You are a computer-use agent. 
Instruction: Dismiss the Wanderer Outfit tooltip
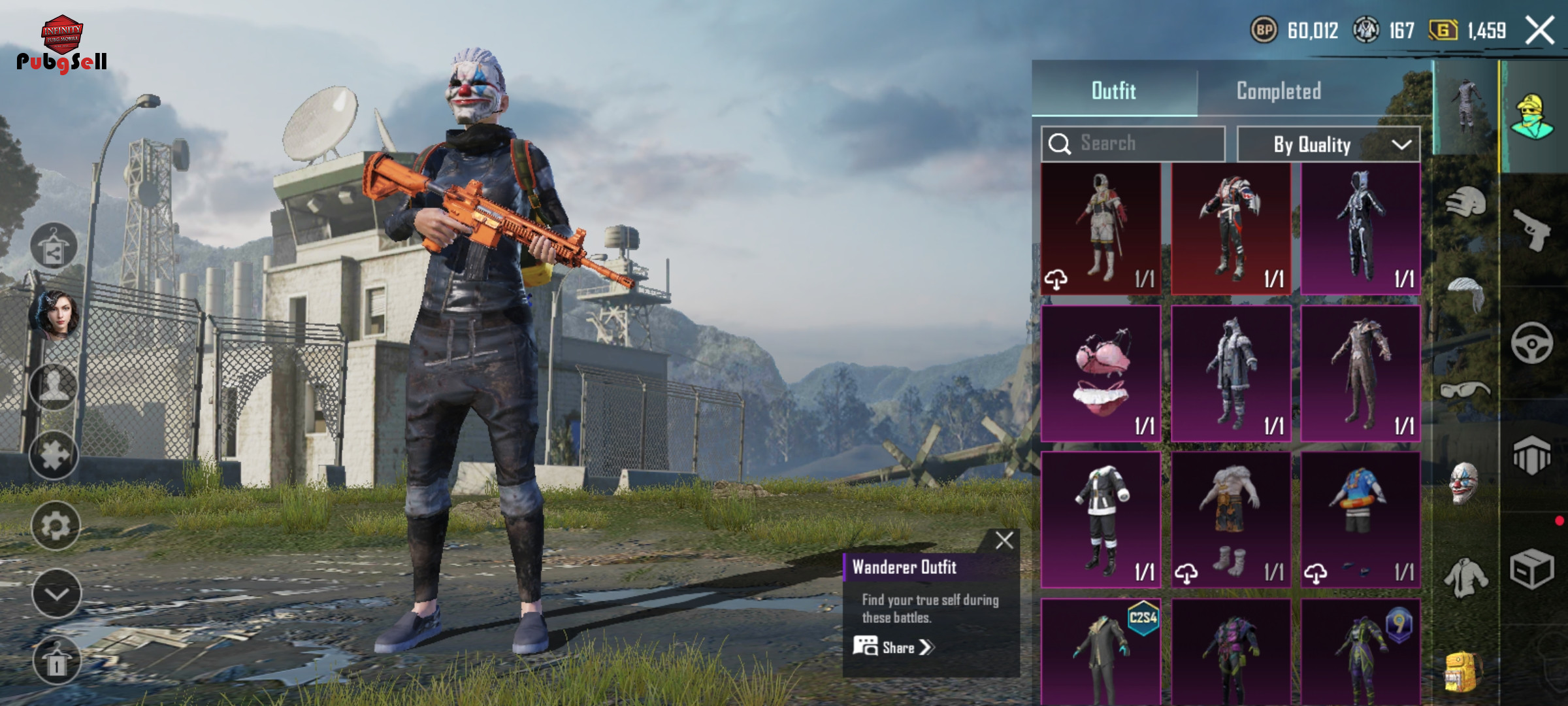click(x=1004, y=541)
